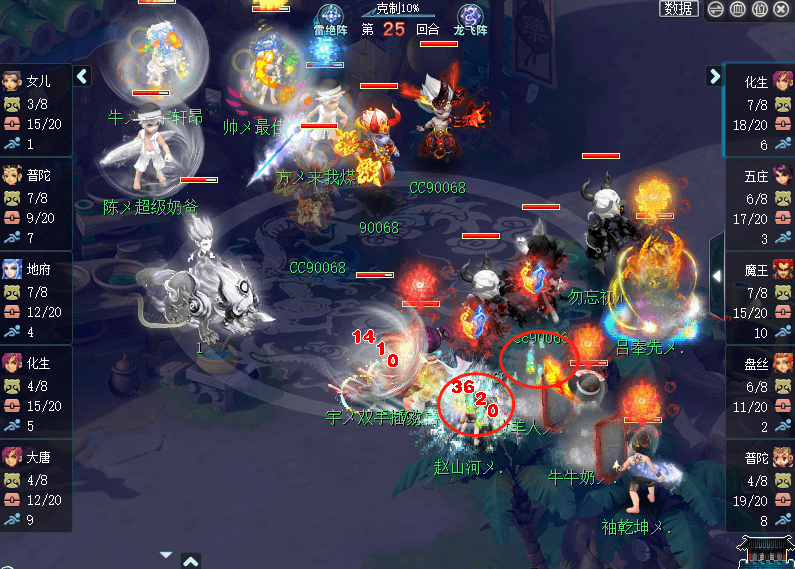View the 雷绝阵 formation icon
795x569 pixels.
(331, 17)
